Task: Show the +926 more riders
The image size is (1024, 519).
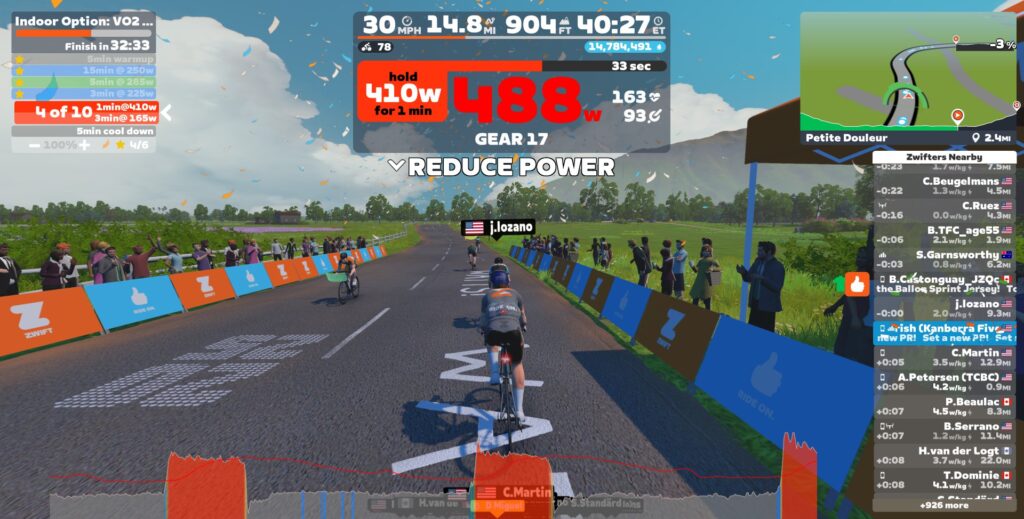Action: [x=944, y=505]
